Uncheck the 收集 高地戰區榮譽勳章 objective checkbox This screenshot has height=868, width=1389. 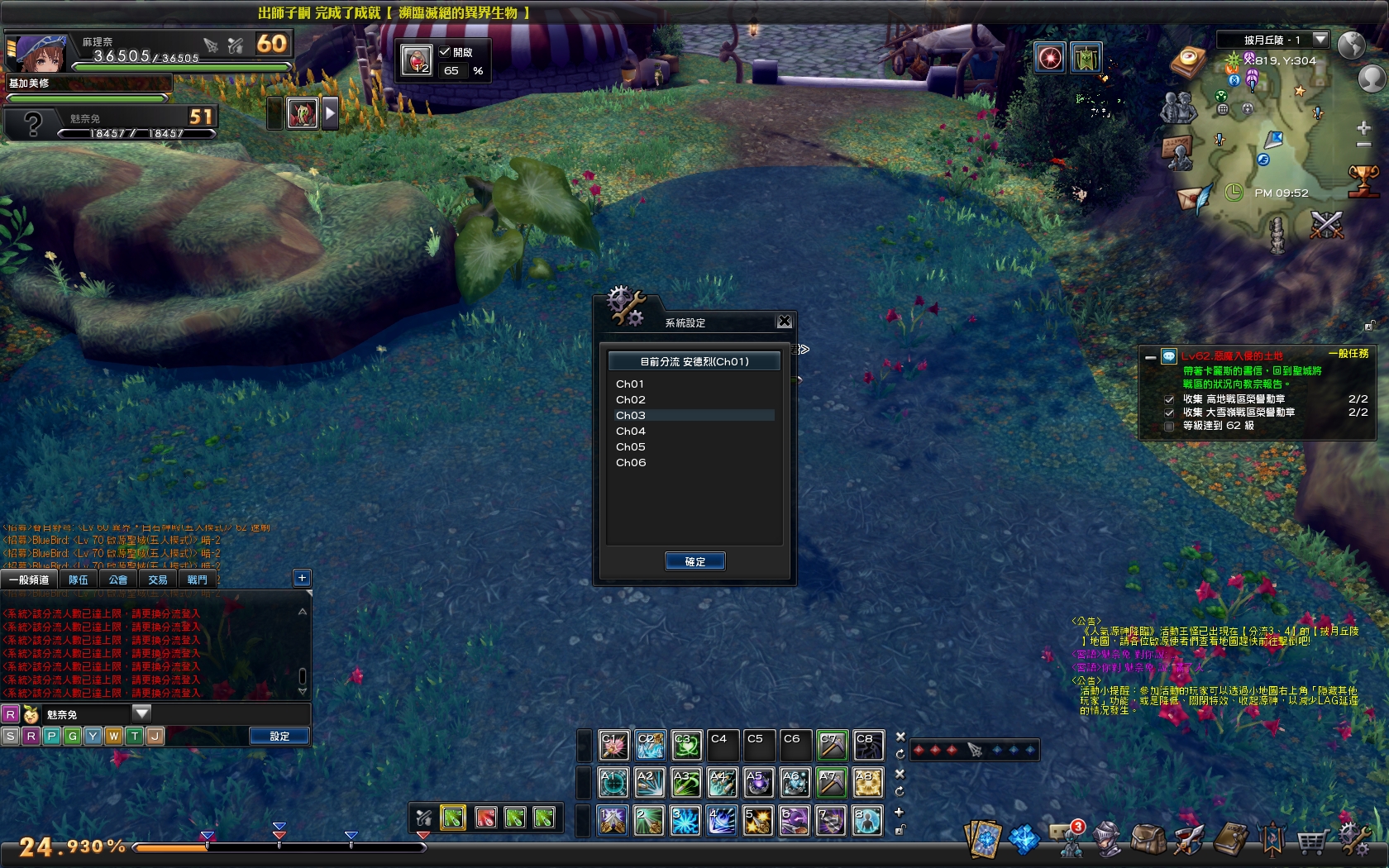tap(1169, 400)
